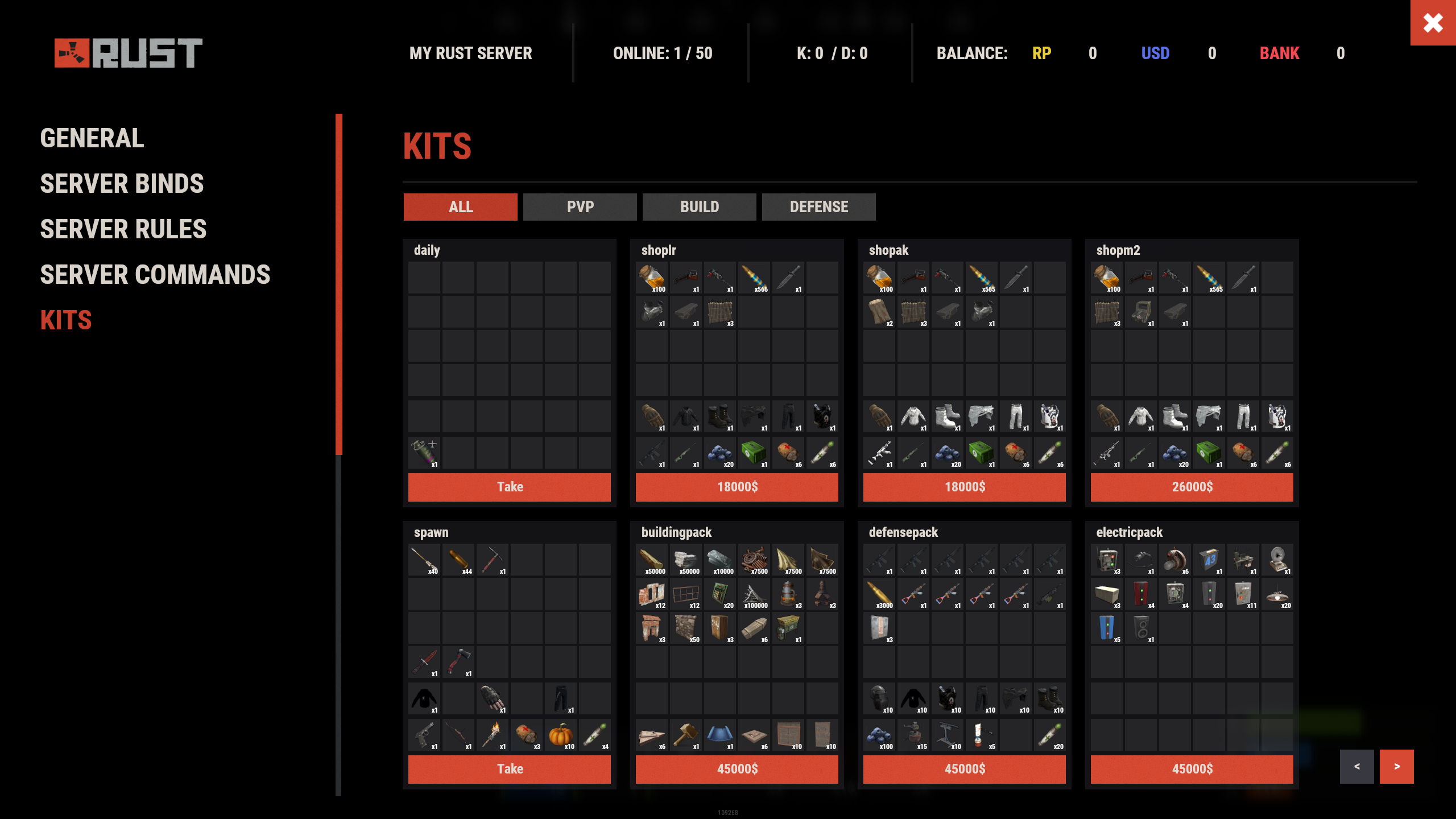Screen dimensions: 1456x819
Task: Buy the electricpack kit
Action: (x=1192, y=769)
